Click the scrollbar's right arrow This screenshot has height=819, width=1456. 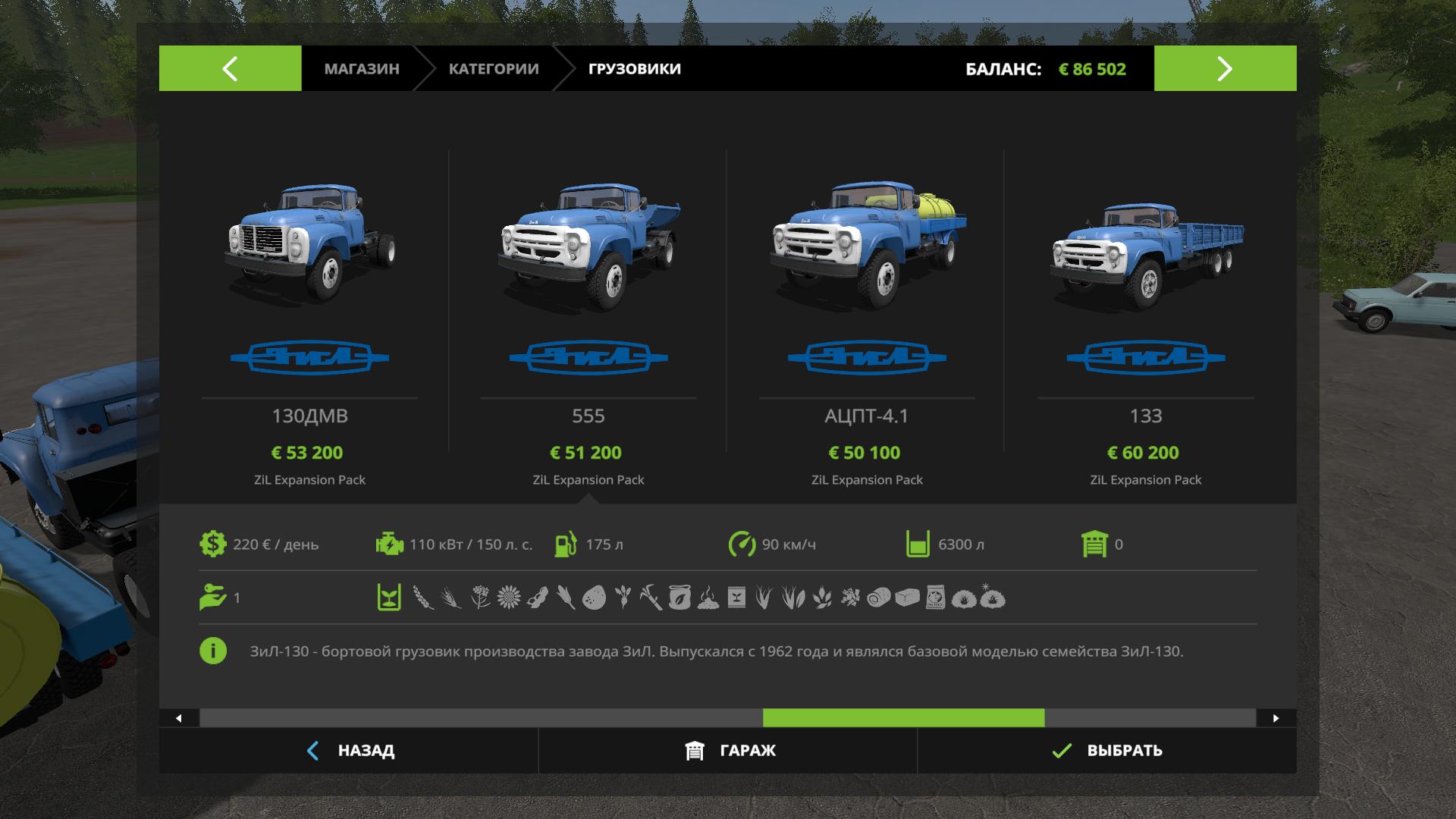[1276, 718]
